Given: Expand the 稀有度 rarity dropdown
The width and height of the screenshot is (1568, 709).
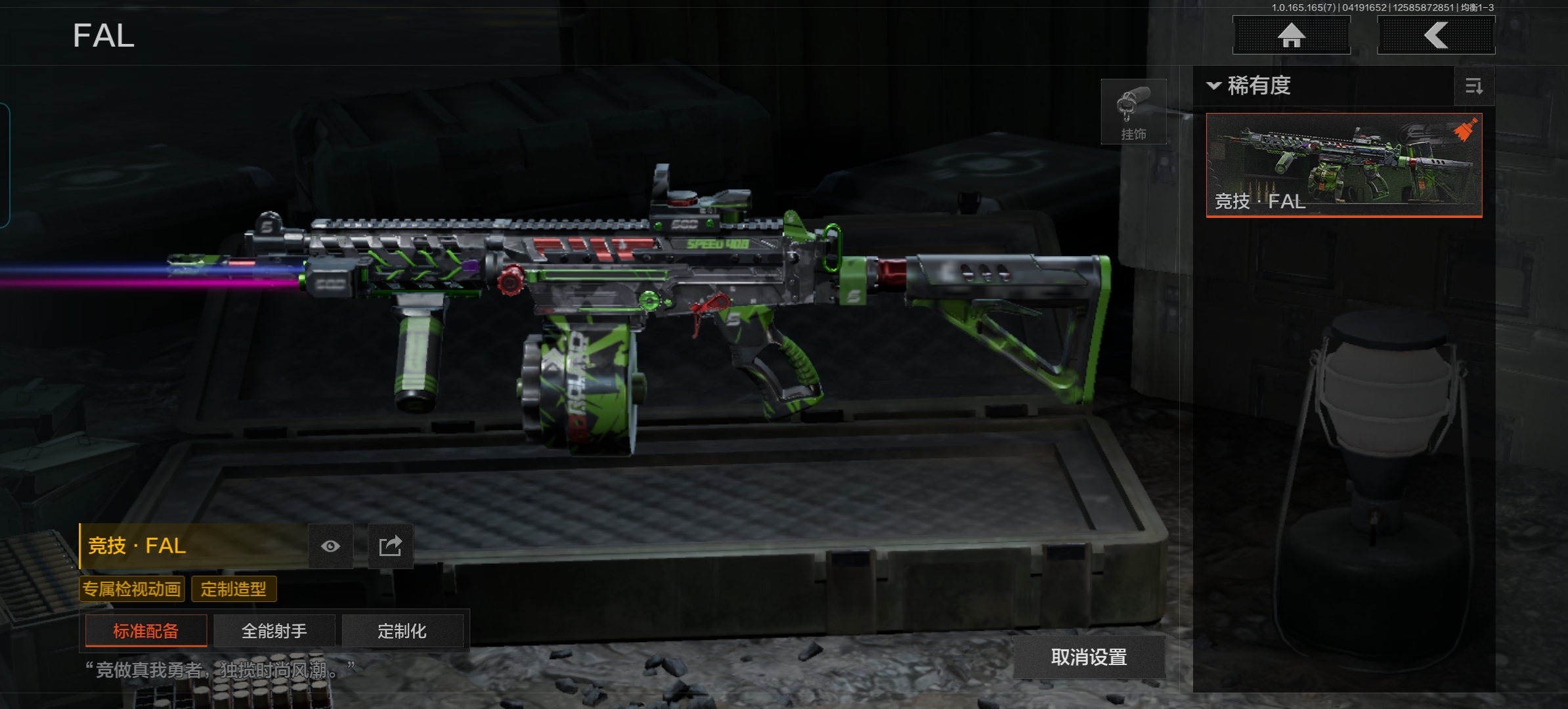Looking at the screenshot, I should [1250, 86].
